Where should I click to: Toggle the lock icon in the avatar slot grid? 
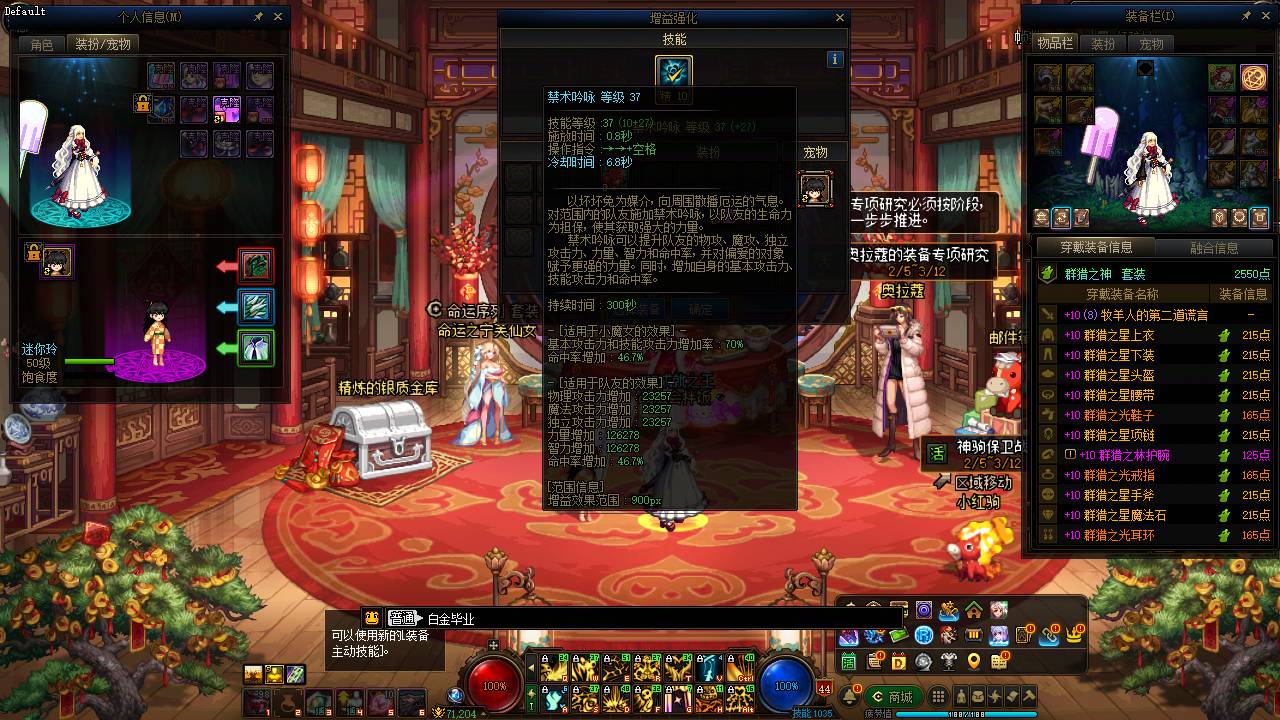(x=141, y=103)
